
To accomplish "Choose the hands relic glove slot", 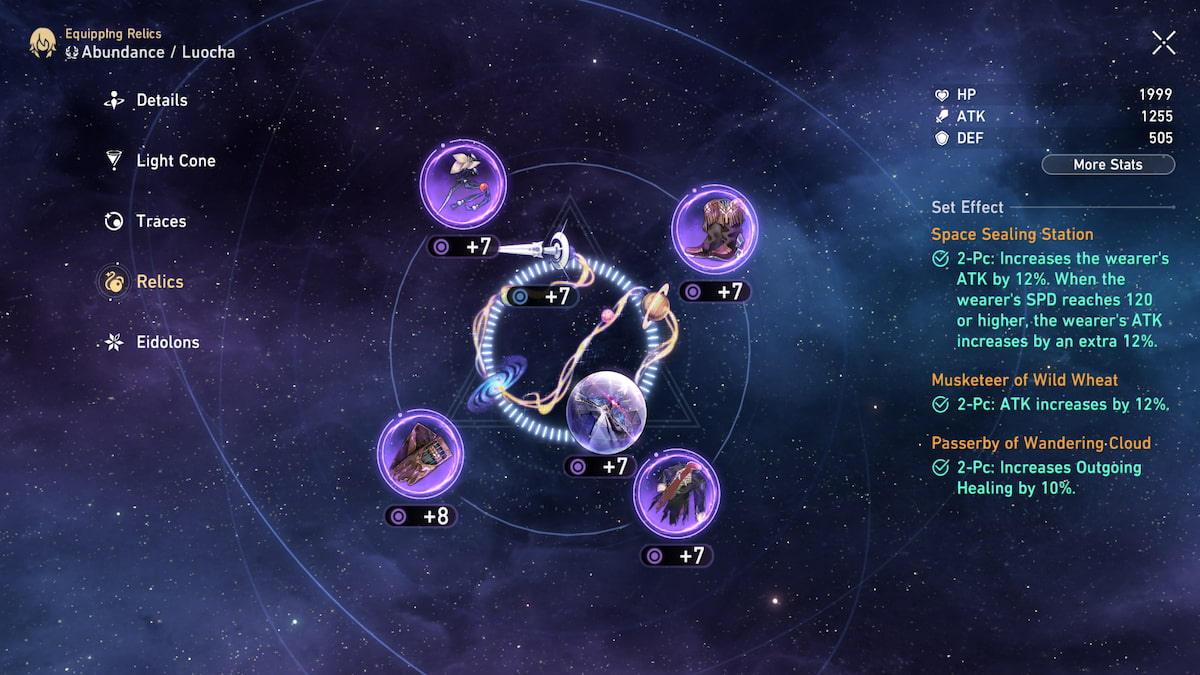I will pyautogui.click(x=419, y=453).
